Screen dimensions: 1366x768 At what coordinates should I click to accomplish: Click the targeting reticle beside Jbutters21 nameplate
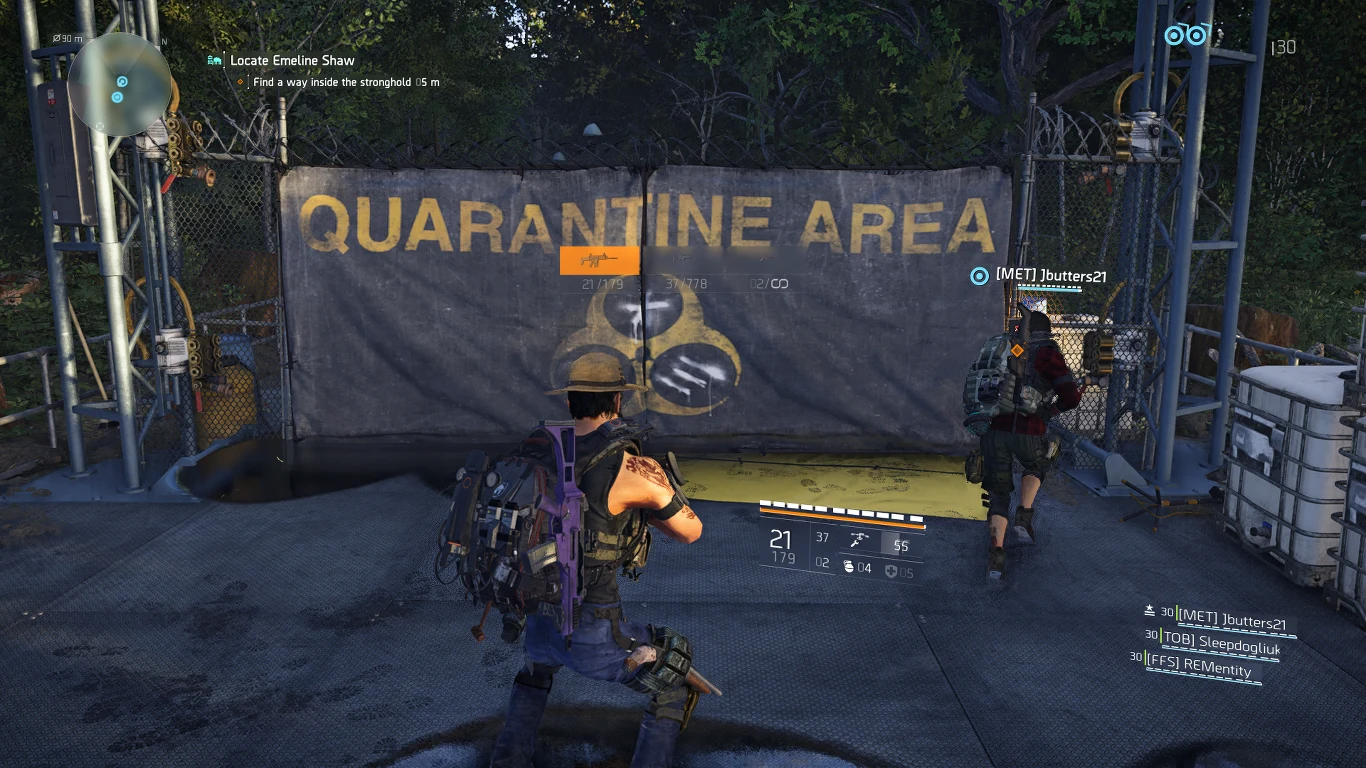point(978,276)
